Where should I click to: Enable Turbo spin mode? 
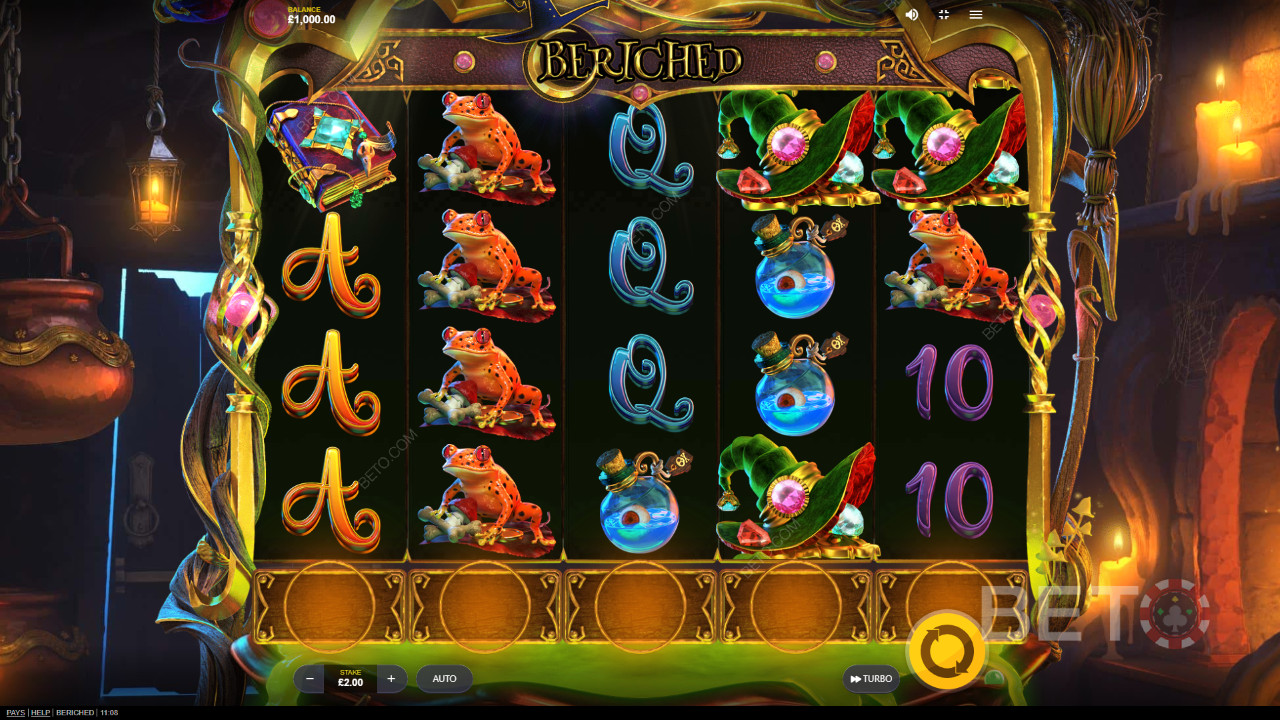(871, 679)
